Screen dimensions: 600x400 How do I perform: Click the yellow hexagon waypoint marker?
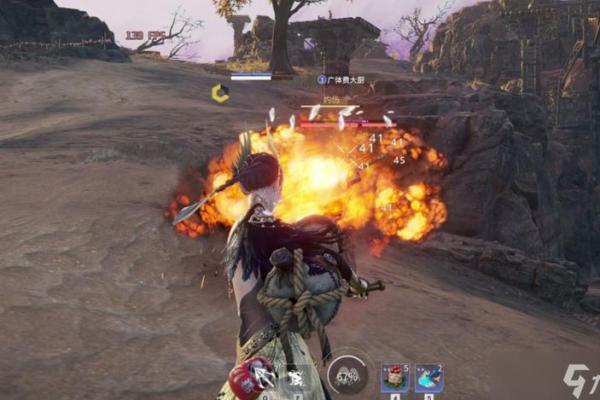(x=220, y=92)
